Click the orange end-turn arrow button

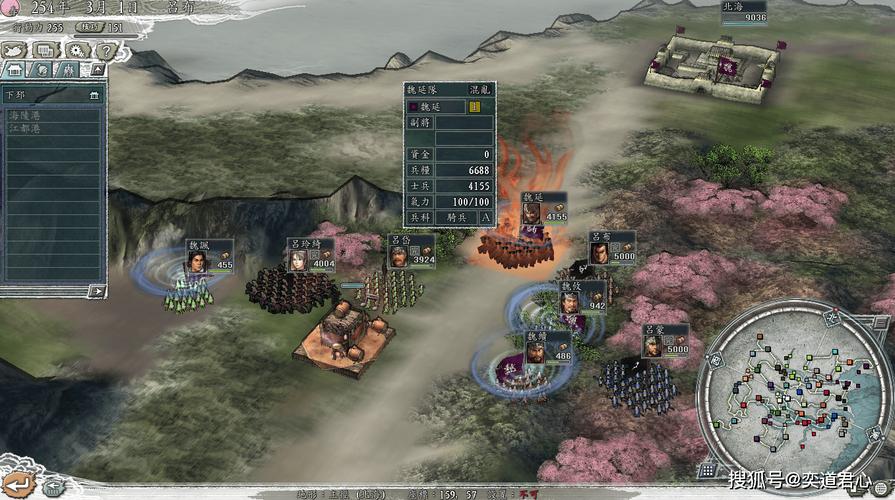[x=20, y=482]
